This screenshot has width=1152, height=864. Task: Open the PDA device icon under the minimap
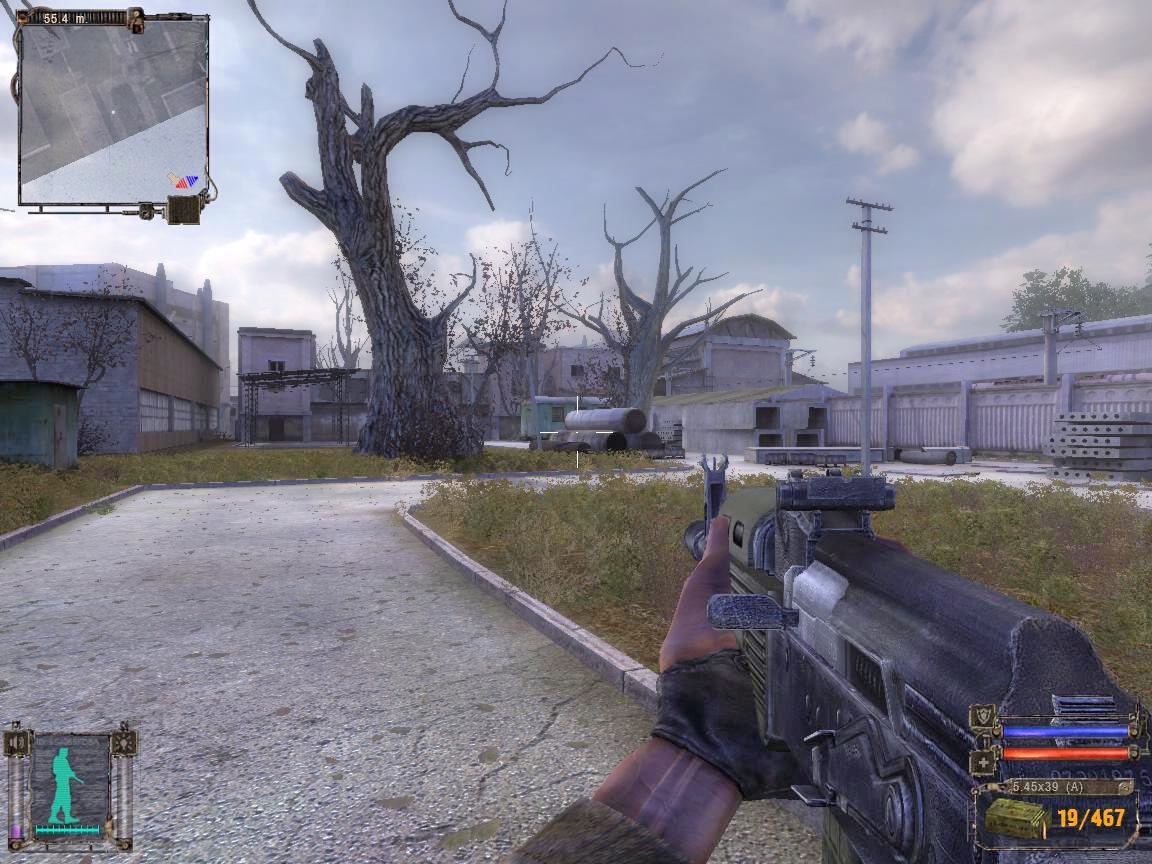pos(184,210)
